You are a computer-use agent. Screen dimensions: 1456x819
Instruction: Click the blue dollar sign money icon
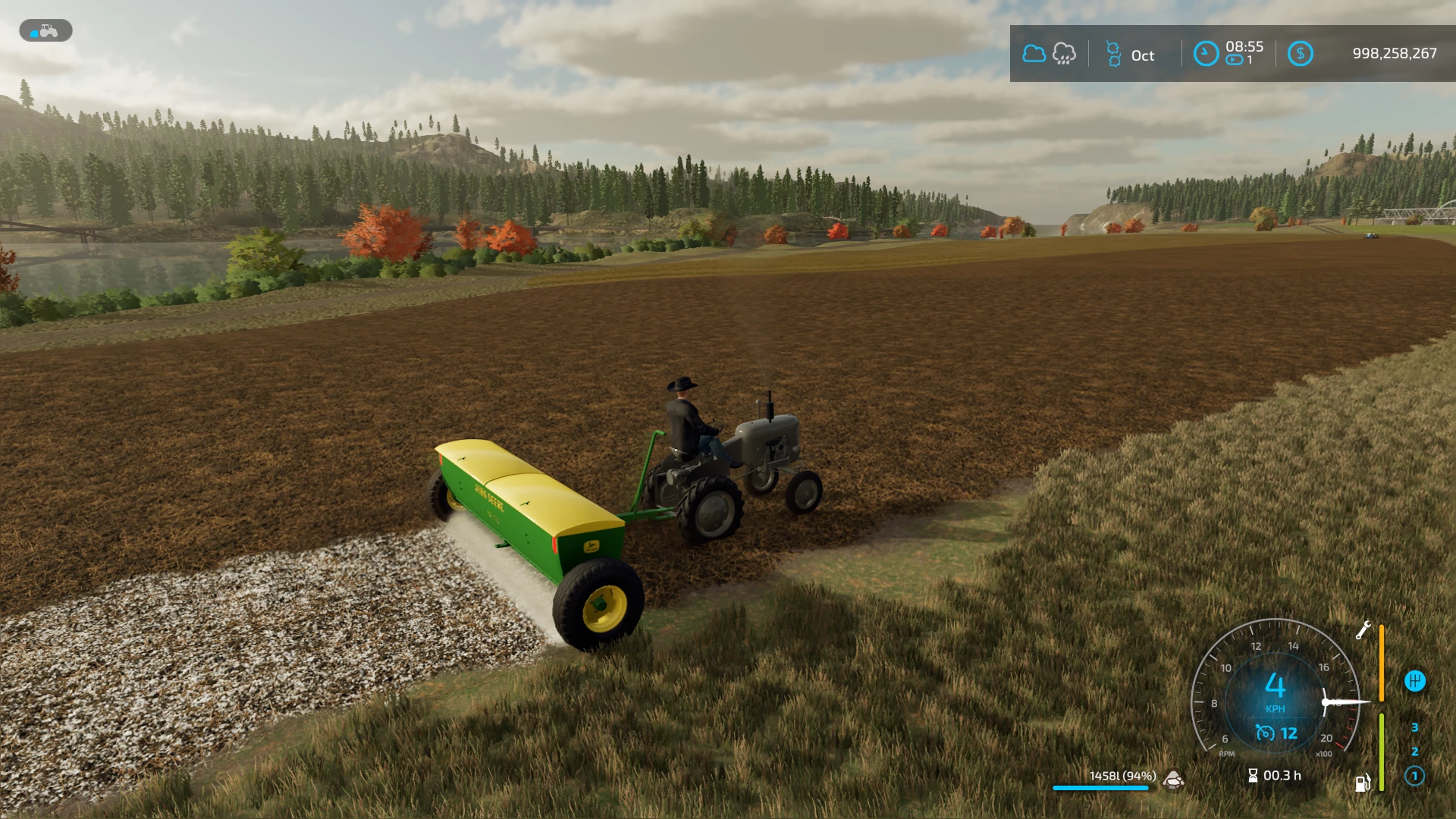pos(1300,54)
